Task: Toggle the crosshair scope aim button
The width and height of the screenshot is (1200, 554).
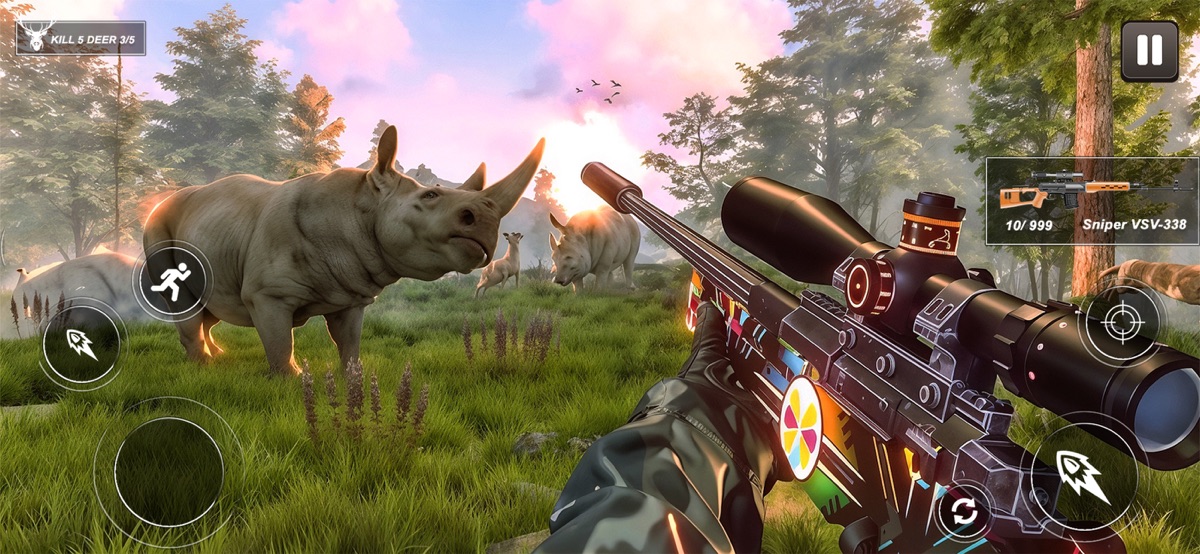Action: pyautogui.click(x=1121, y=324)
